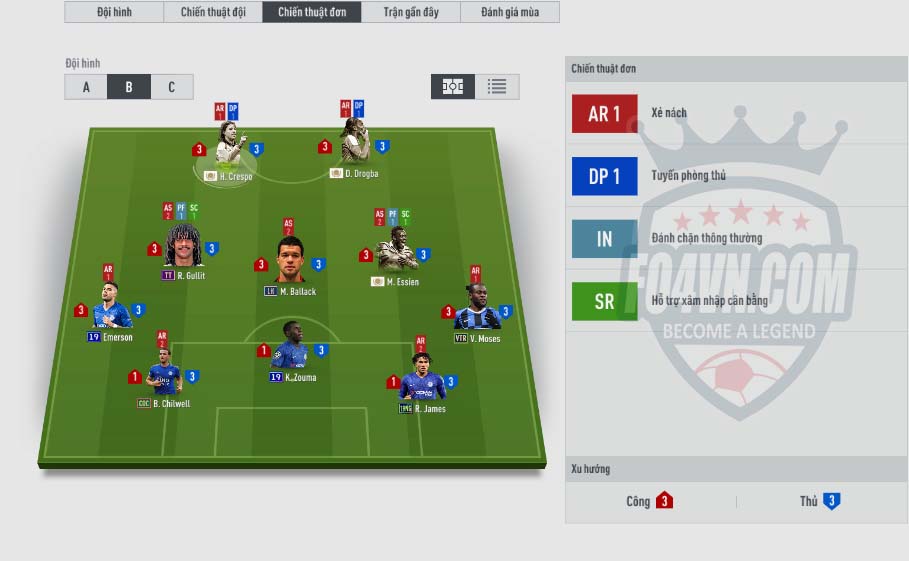Switch to list view layout
Image resolution: width=909 pixels, height=561 pixels.
(x=497, y=87)
